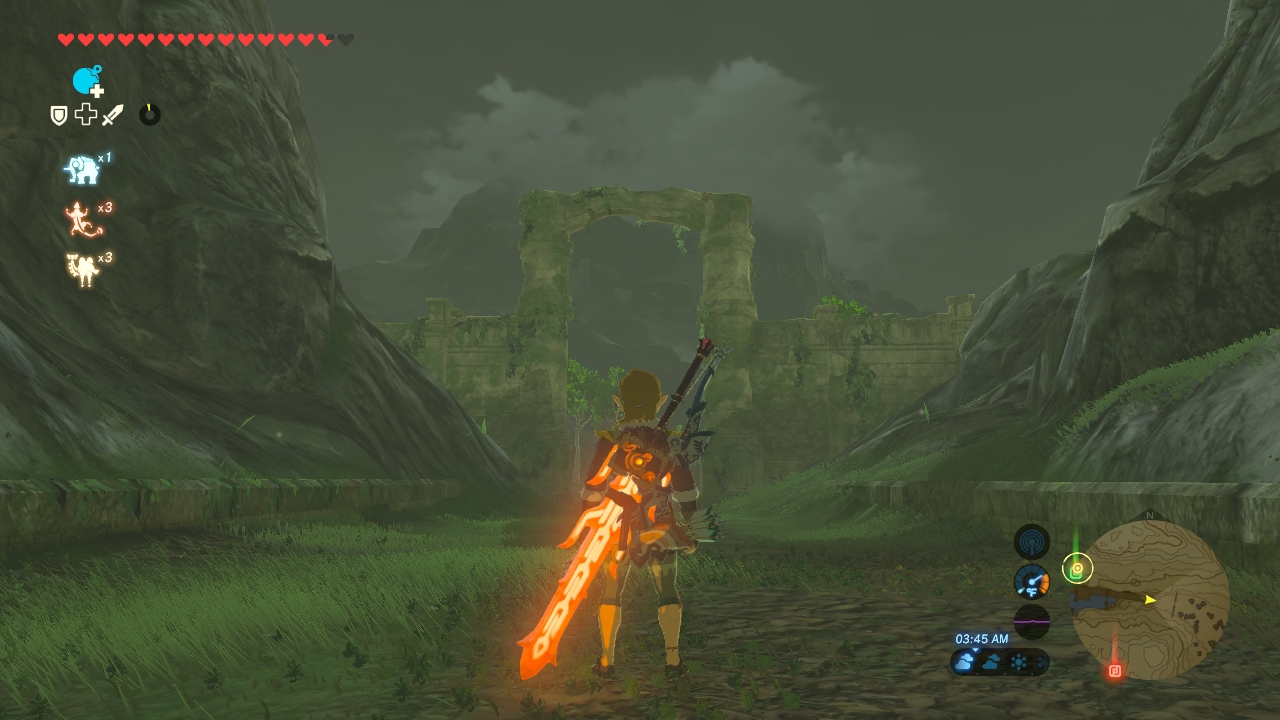This screenshot has height=720, width=1280.
Task: Activate the blue elephant Mipha's Grace icon
Action: tap(82, 170)
